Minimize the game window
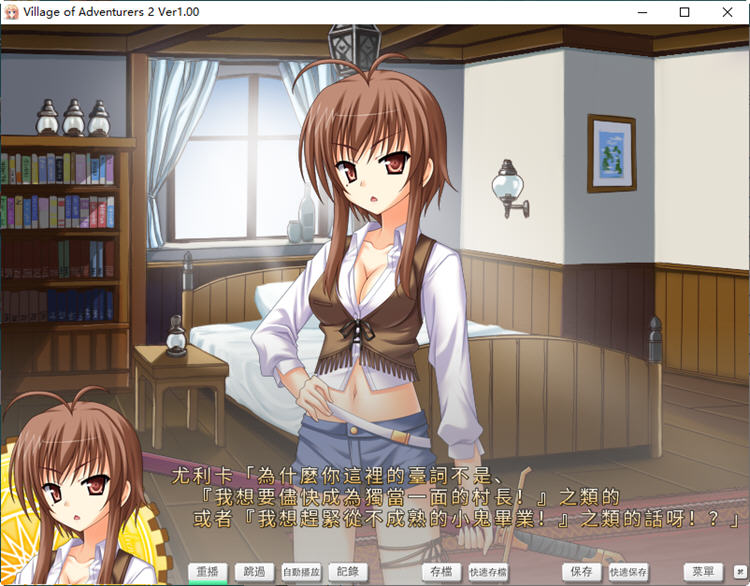The height and width of the screenshot is (586, 750). [x=640, y=13]
